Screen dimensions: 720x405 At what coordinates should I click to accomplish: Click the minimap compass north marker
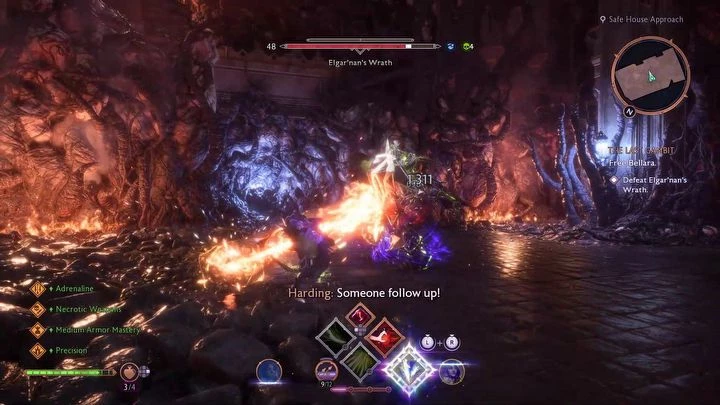[631, 111]
